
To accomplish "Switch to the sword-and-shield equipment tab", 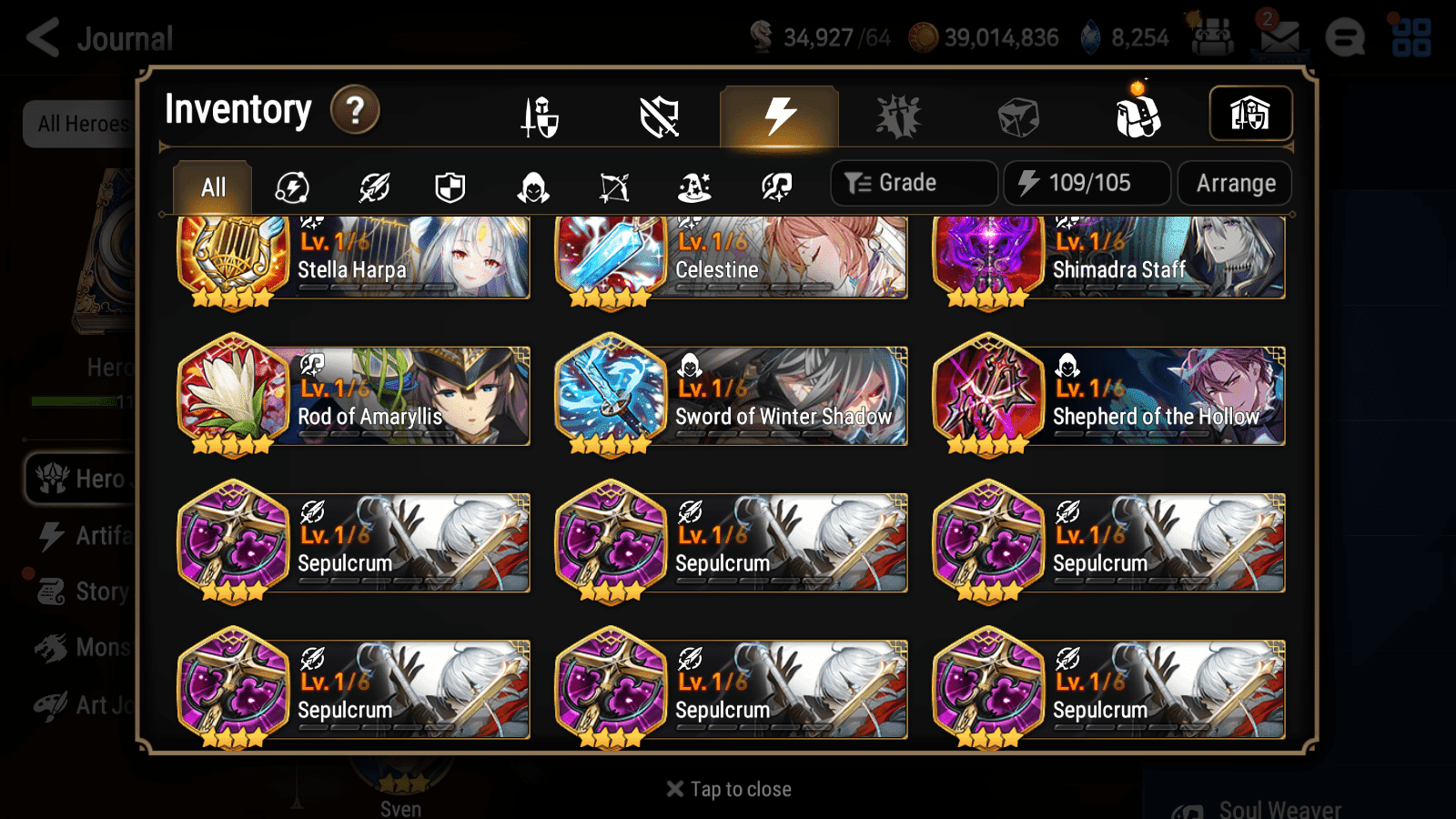I will pyautogui.click(x=541, y=116).
